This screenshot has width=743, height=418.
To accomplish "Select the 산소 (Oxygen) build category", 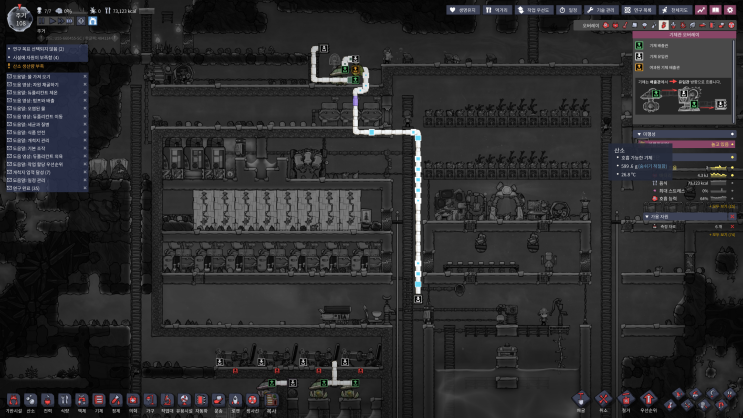I will click(30, 401).
